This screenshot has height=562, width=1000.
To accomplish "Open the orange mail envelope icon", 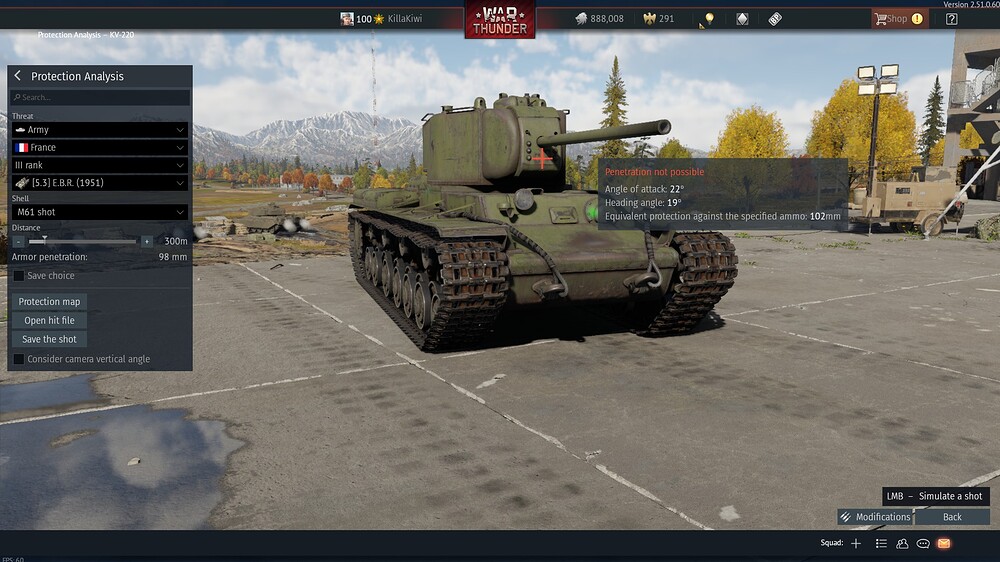I will [x=943, y=543].
